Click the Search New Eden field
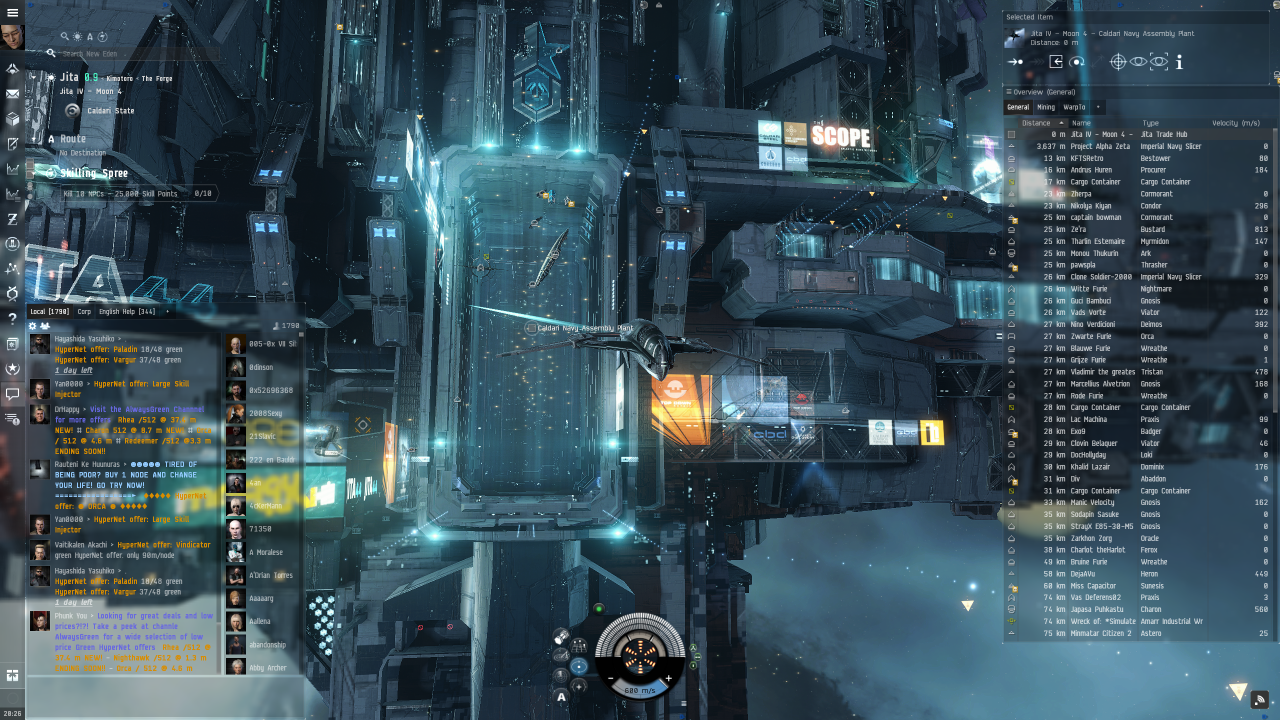 [130, 53]
